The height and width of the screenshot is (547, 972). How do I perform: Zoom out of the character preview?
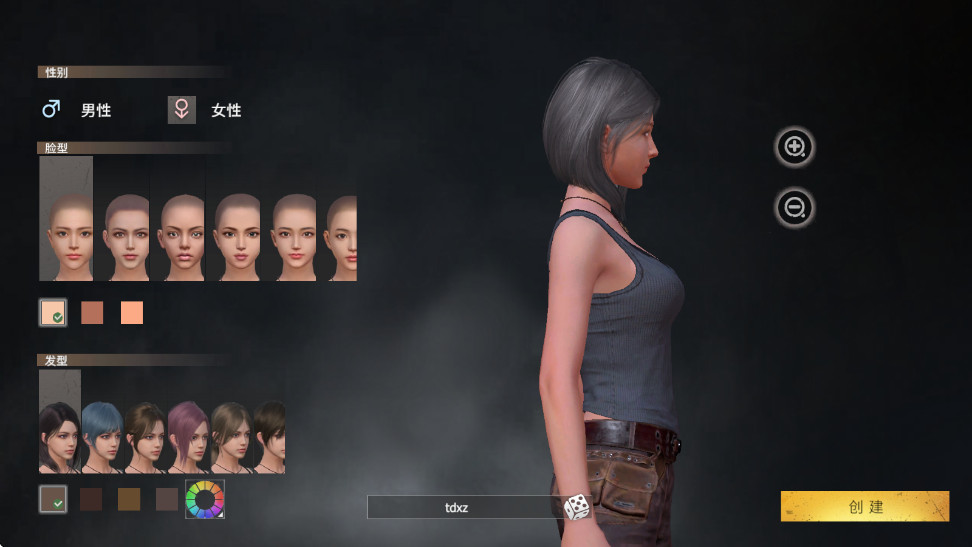(x=795, y=208)
